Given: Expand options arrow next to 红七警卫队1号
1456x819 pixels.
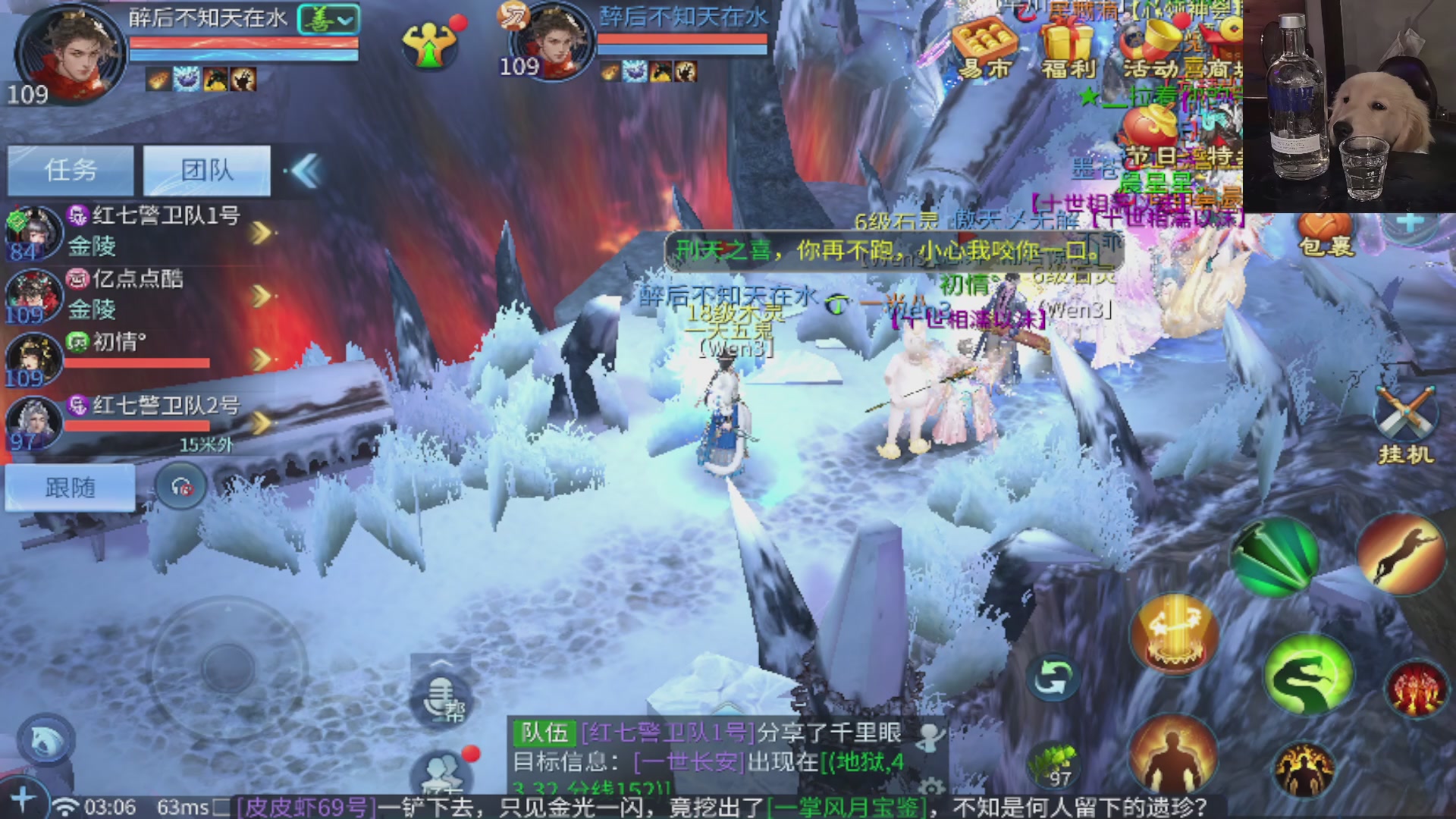Looking at the screenshot, I should [262, 231].
